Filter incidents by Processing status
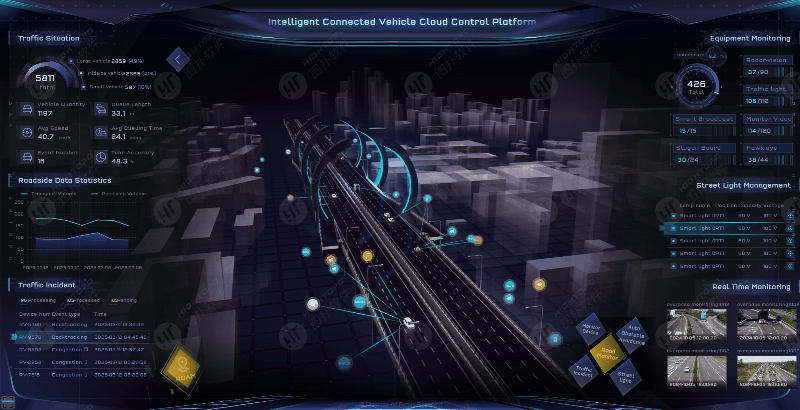Image resolution: width=800 pixels, height=410 pixels. (36, 300)
